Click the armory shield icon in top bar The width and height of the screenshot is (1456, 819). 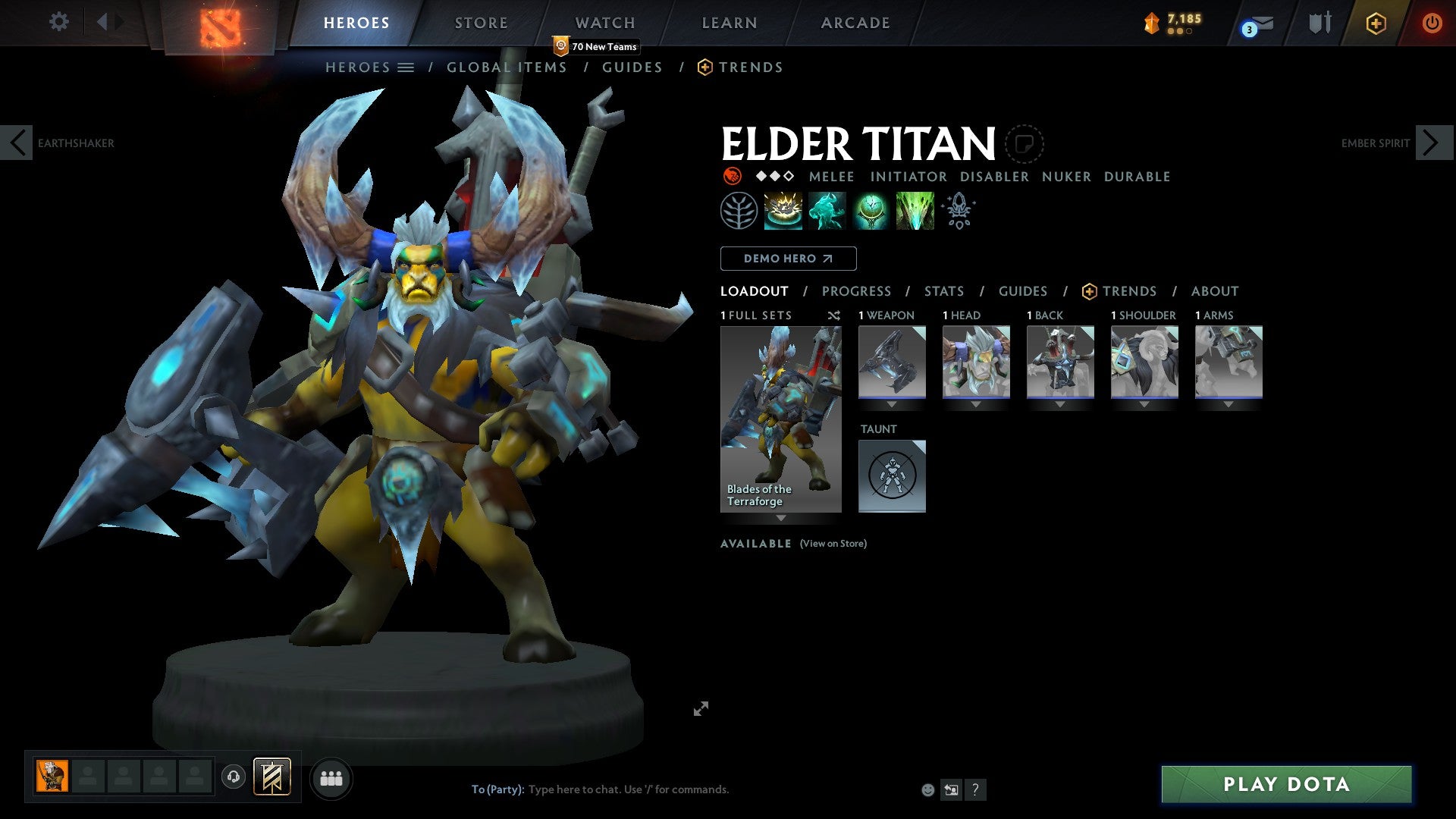pos(1319,23)
